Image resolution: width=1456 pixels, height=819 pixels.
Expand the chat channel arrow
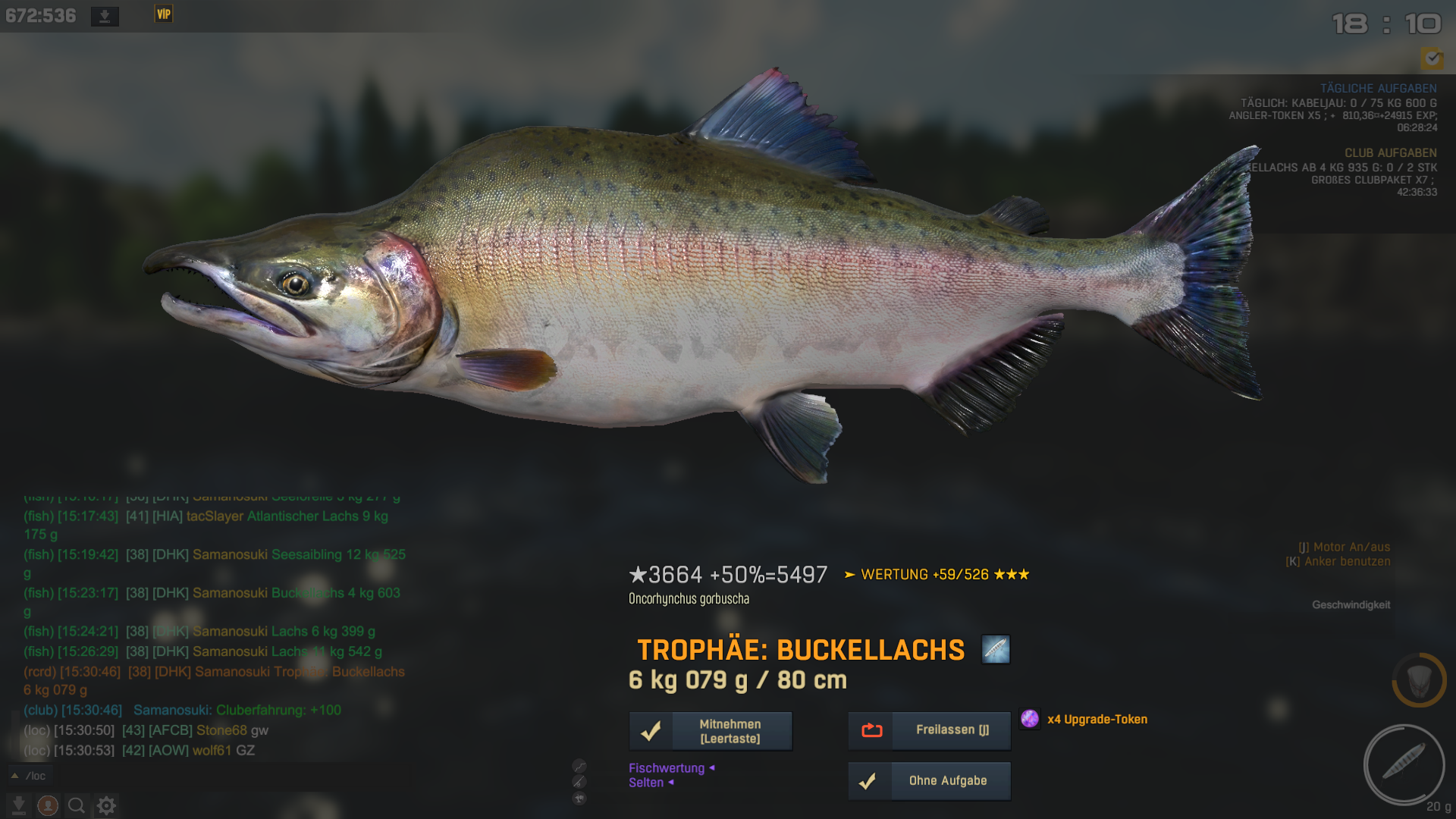pyautogui.click(x=14, y=776)
